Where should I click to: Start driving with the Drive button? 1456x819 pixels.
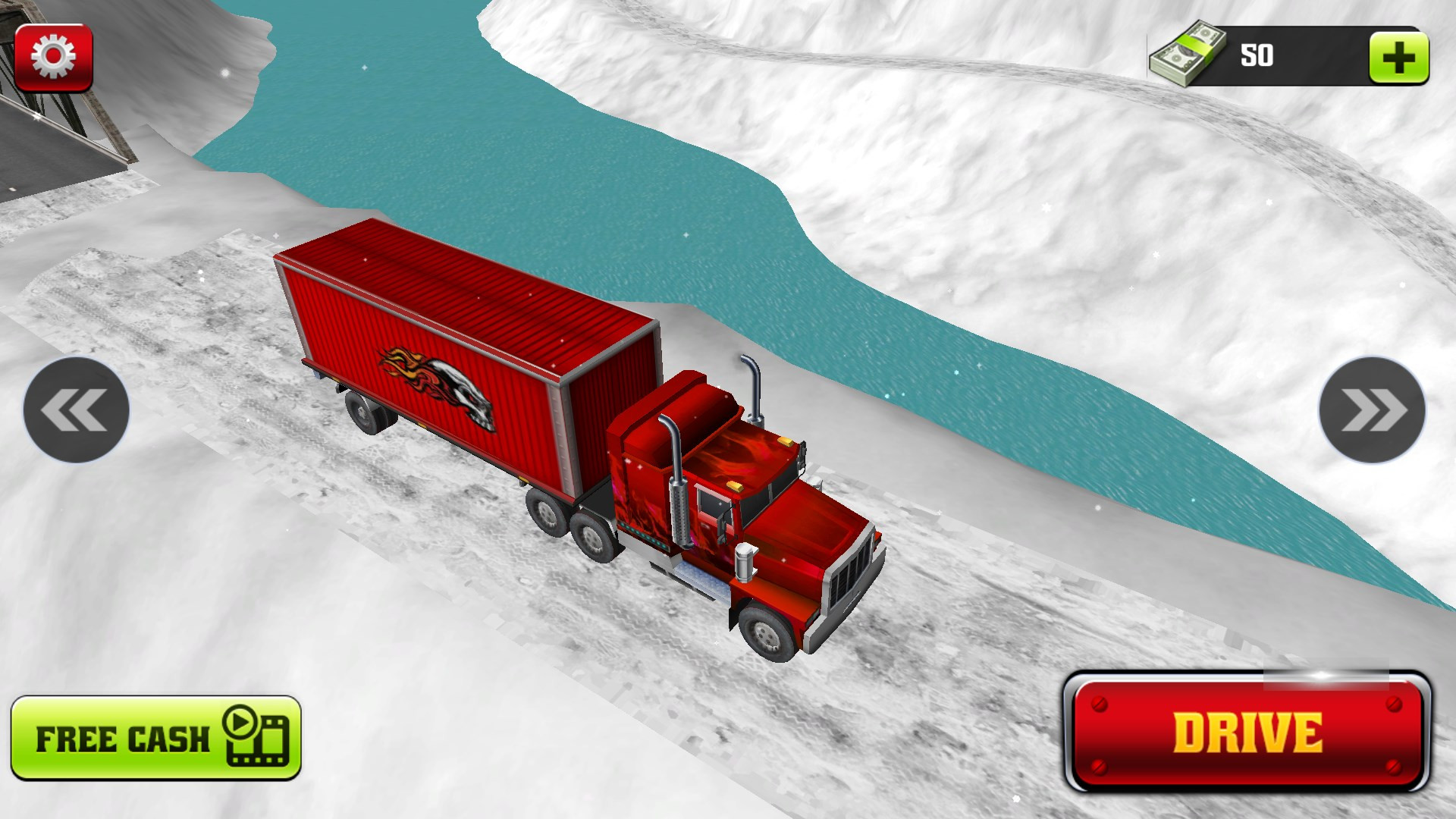point(1247,733)
